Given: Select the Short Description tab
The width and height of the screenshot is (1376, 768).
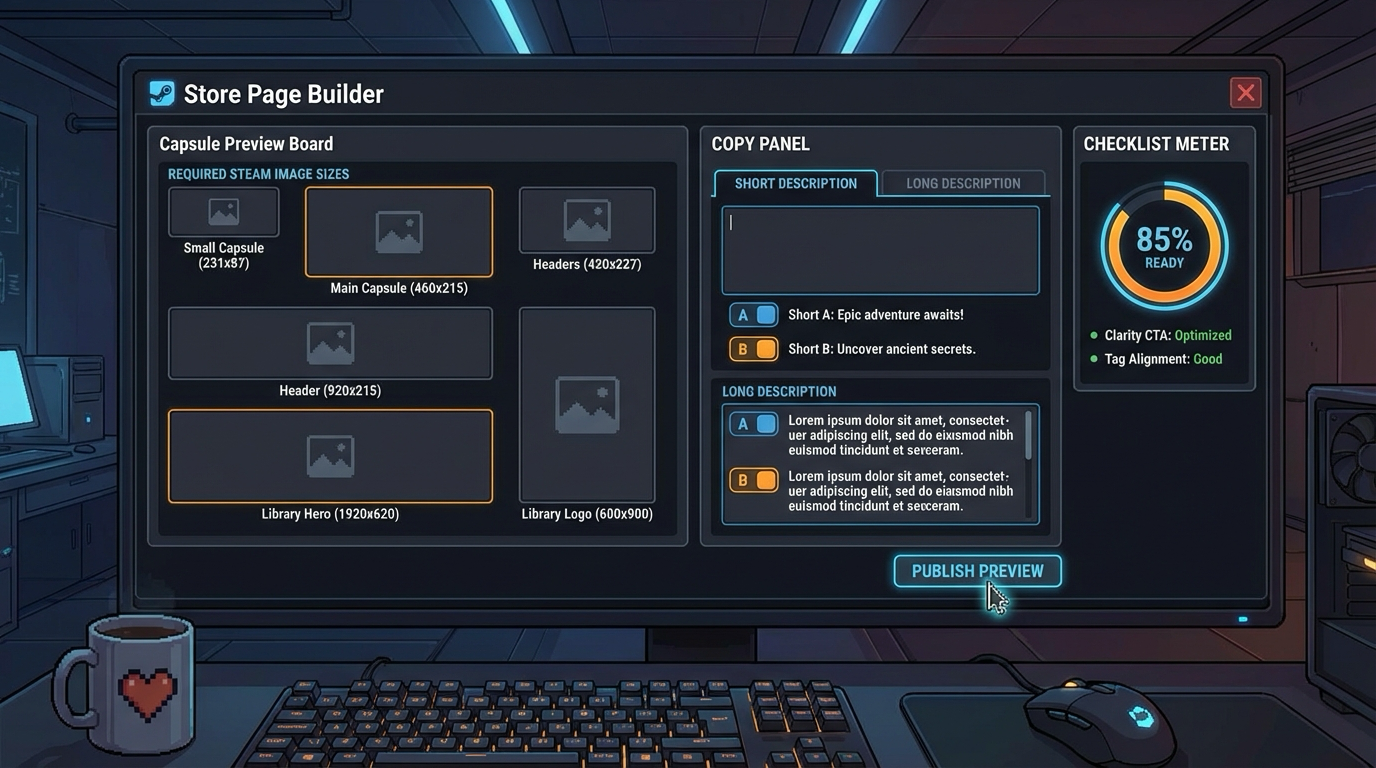Looking at the screenshot, I should [x=795, y=183].
